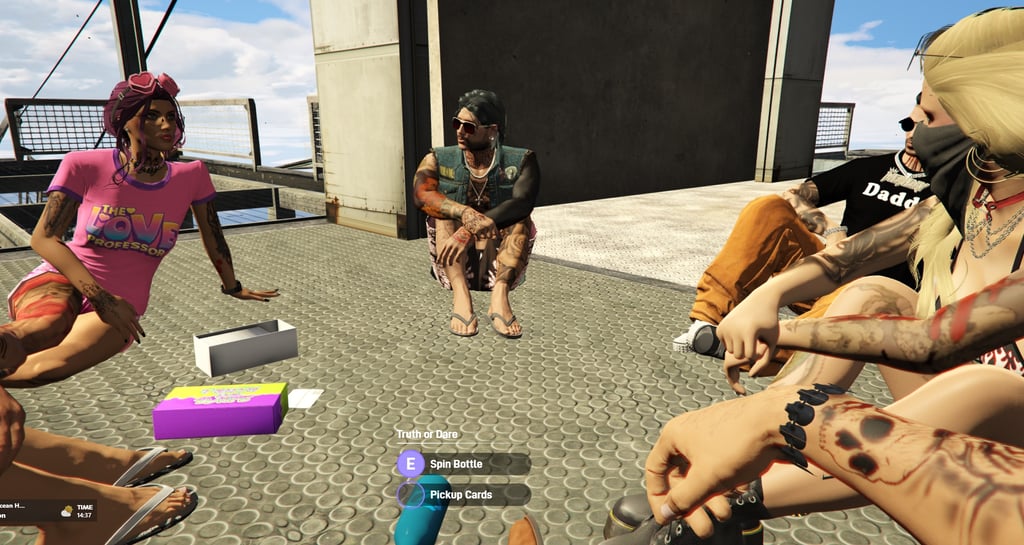Select the Pickup Cards option
The height and width of the screenshot is (545, 1024).
pos(459,494)
